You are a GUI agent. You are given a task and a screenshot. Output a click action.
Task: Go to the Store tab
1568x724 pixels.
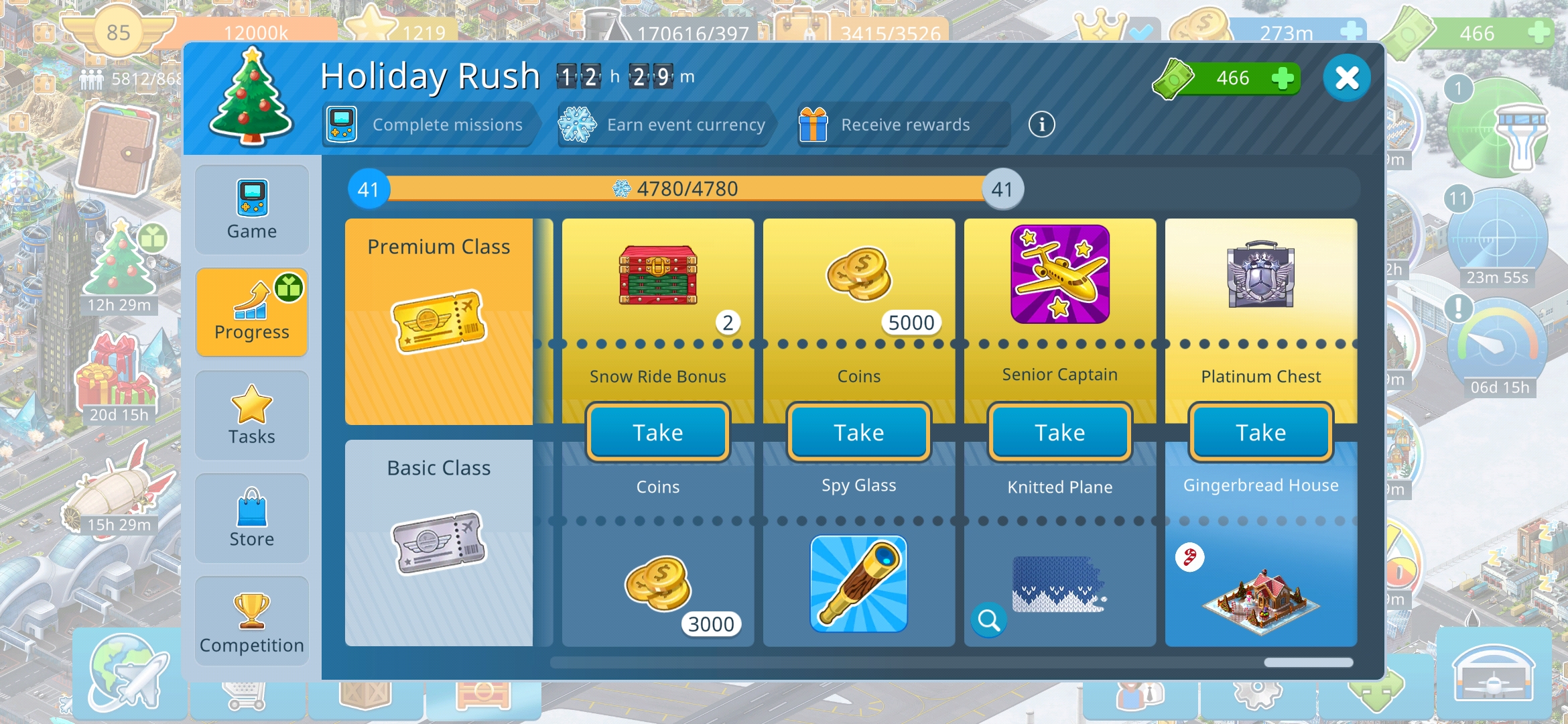[x=252, y=518]
